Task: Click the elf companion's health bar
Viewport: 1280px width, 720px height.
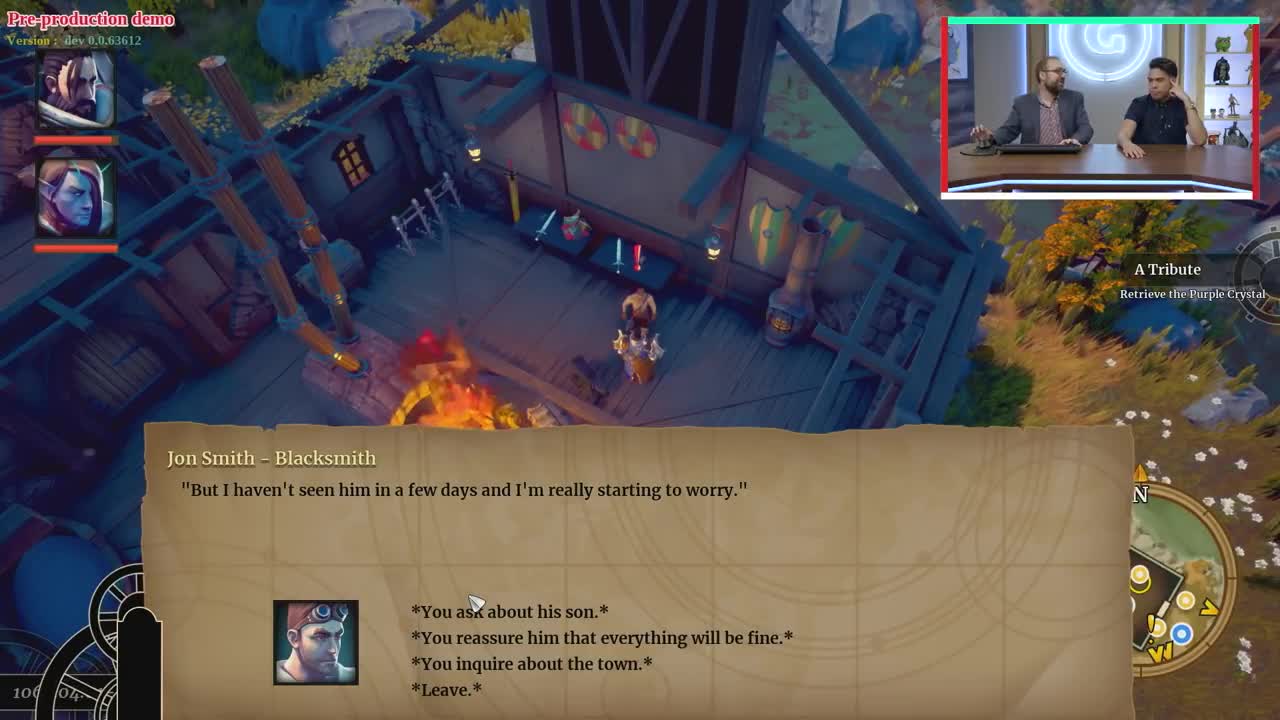Action: pyautogui.click(x=75, y=246)
